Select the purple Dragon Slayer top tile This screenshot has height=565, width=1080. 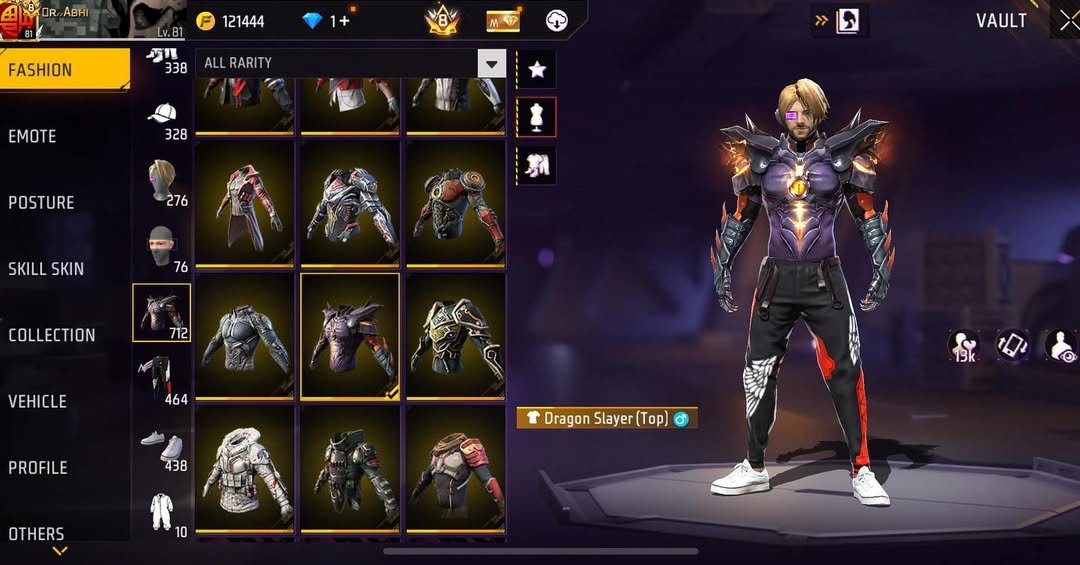click(x=350, y=336)
